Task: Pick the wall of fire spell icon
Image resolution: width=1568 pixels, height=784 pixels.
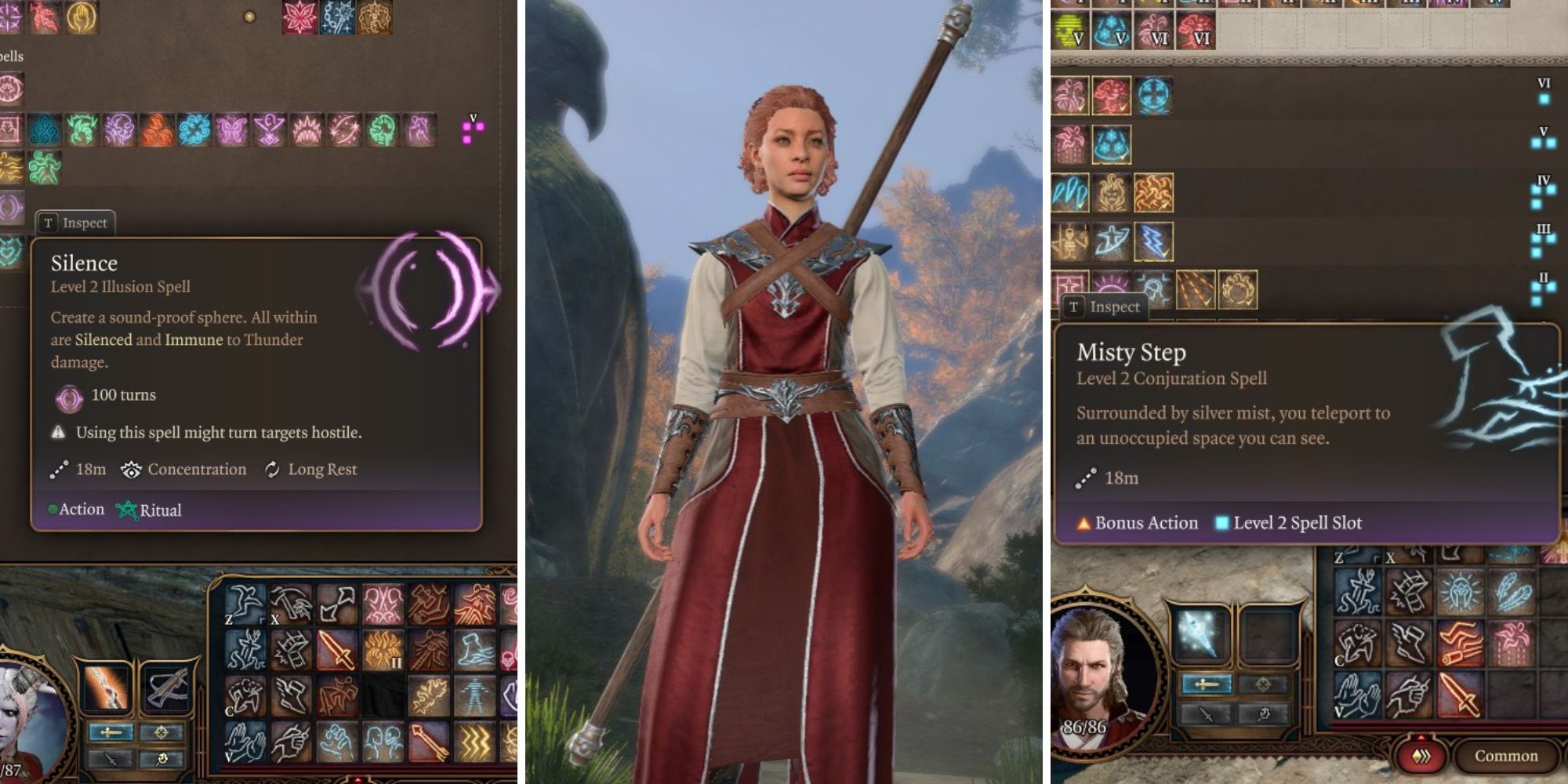Action: pos(1152,193)
